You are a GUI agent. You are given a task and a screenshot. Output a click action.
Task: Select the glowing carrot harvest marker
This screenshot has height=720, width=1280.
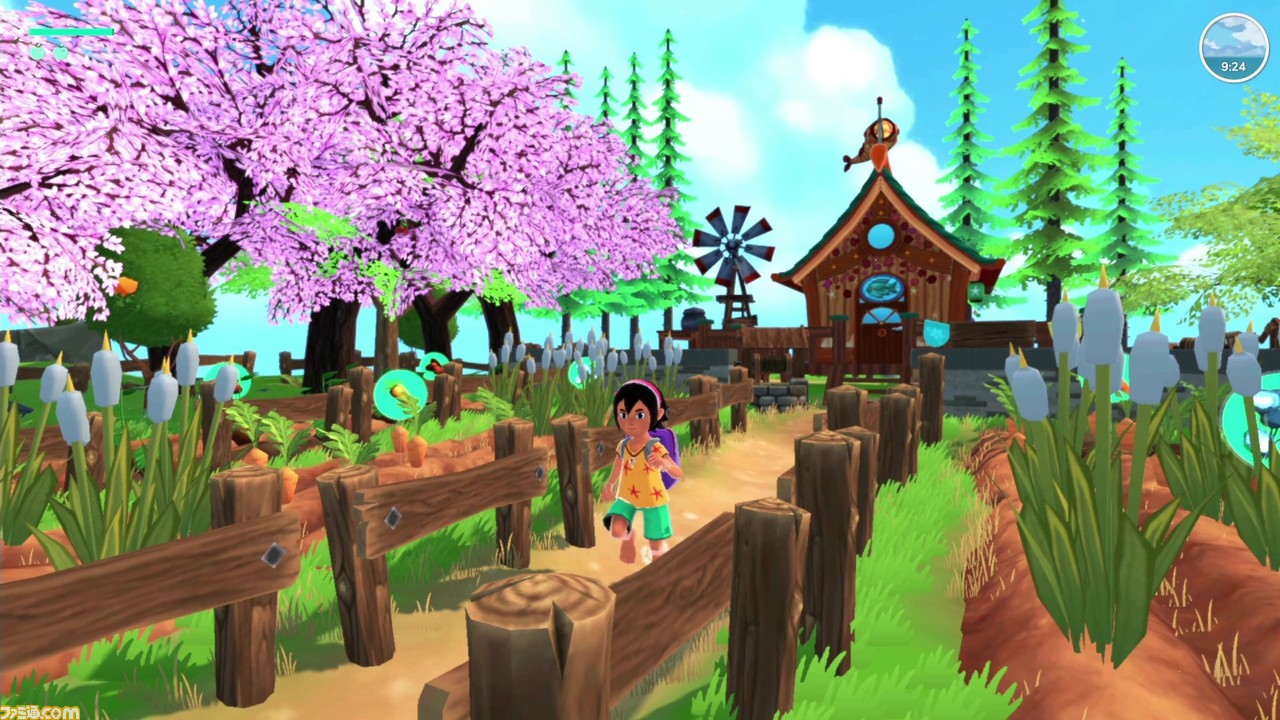[400, 392]
